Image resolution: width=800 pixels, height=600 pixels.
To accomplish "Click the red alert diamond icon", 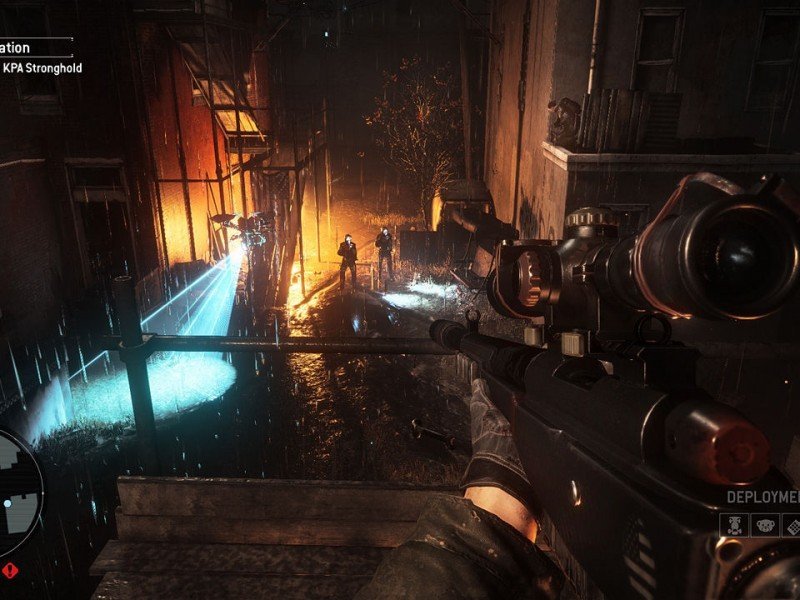I will pyautogui.click(x=11, y=572).
